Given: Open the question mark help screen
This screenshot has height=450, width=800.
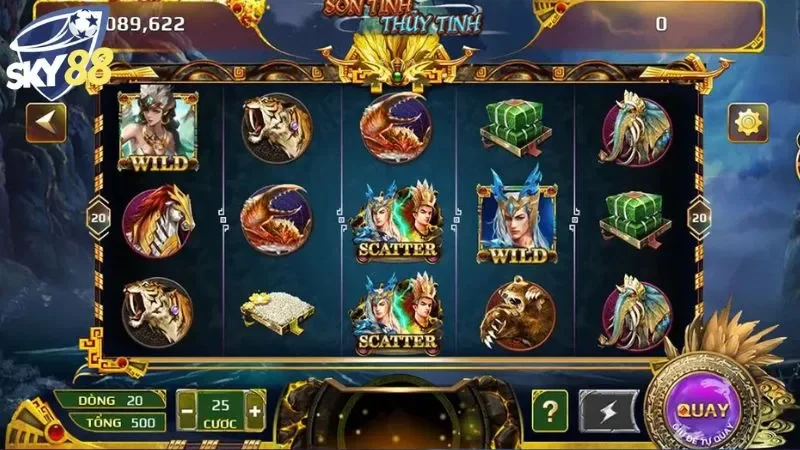Looking at the screenshot, I should [550, 410].
